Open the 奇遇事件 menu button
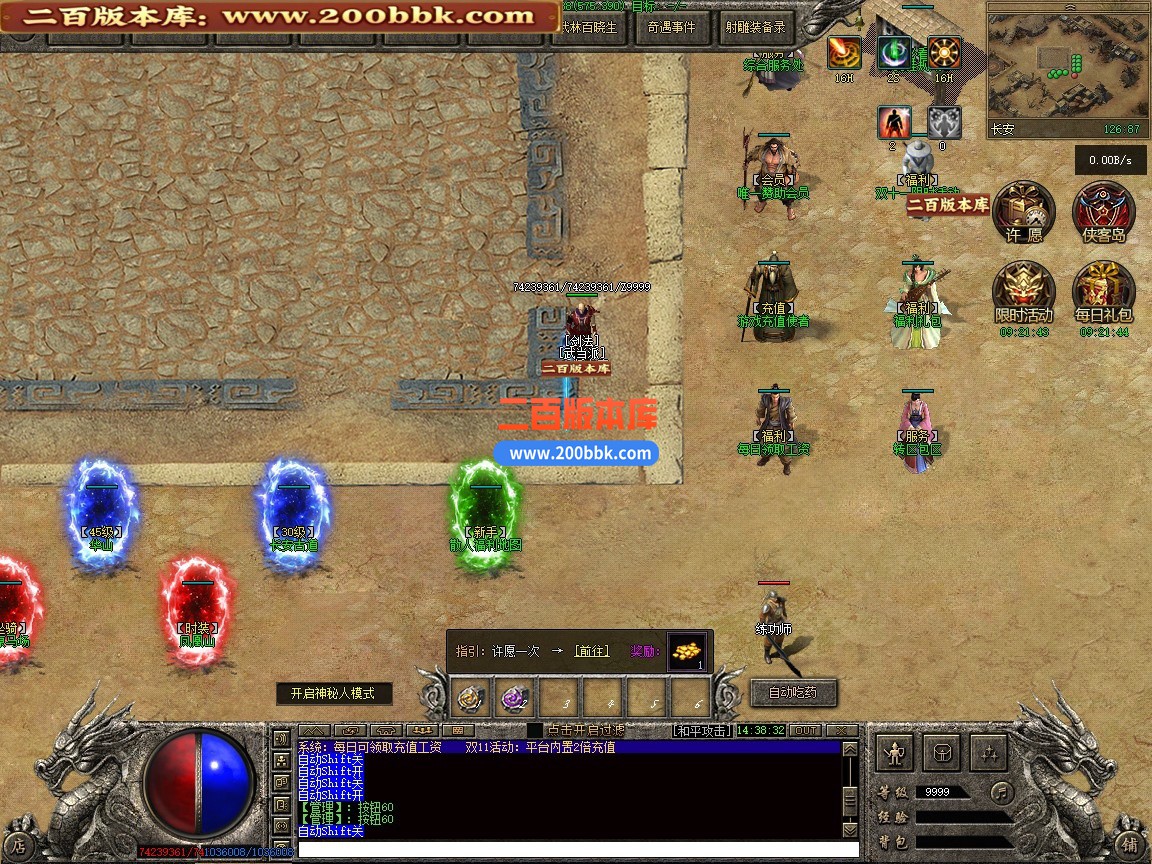The width and height of the screenshot is (1152, 864). pyautogui.click(x=671, y=28)
